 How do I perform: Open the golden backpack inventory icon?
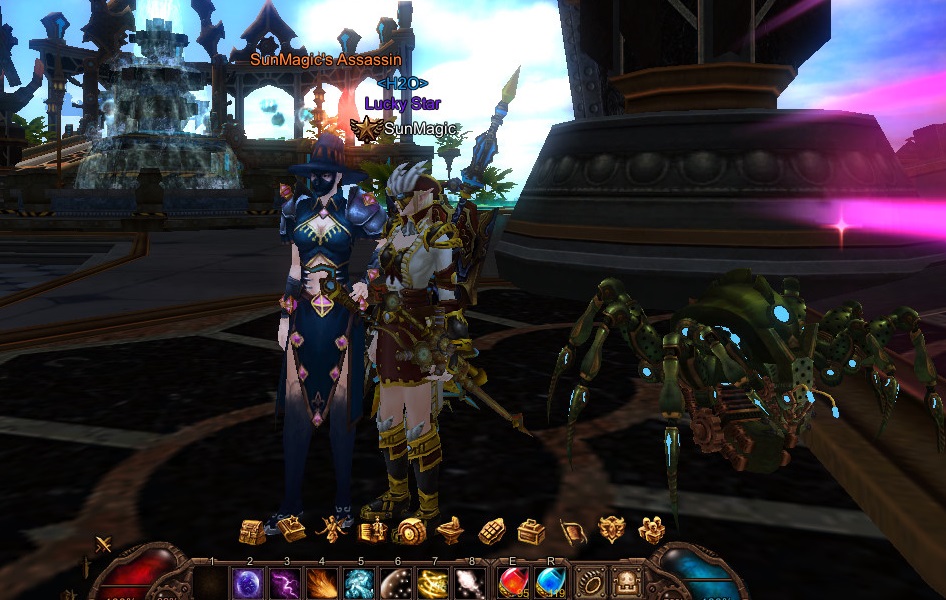[253, 530]
